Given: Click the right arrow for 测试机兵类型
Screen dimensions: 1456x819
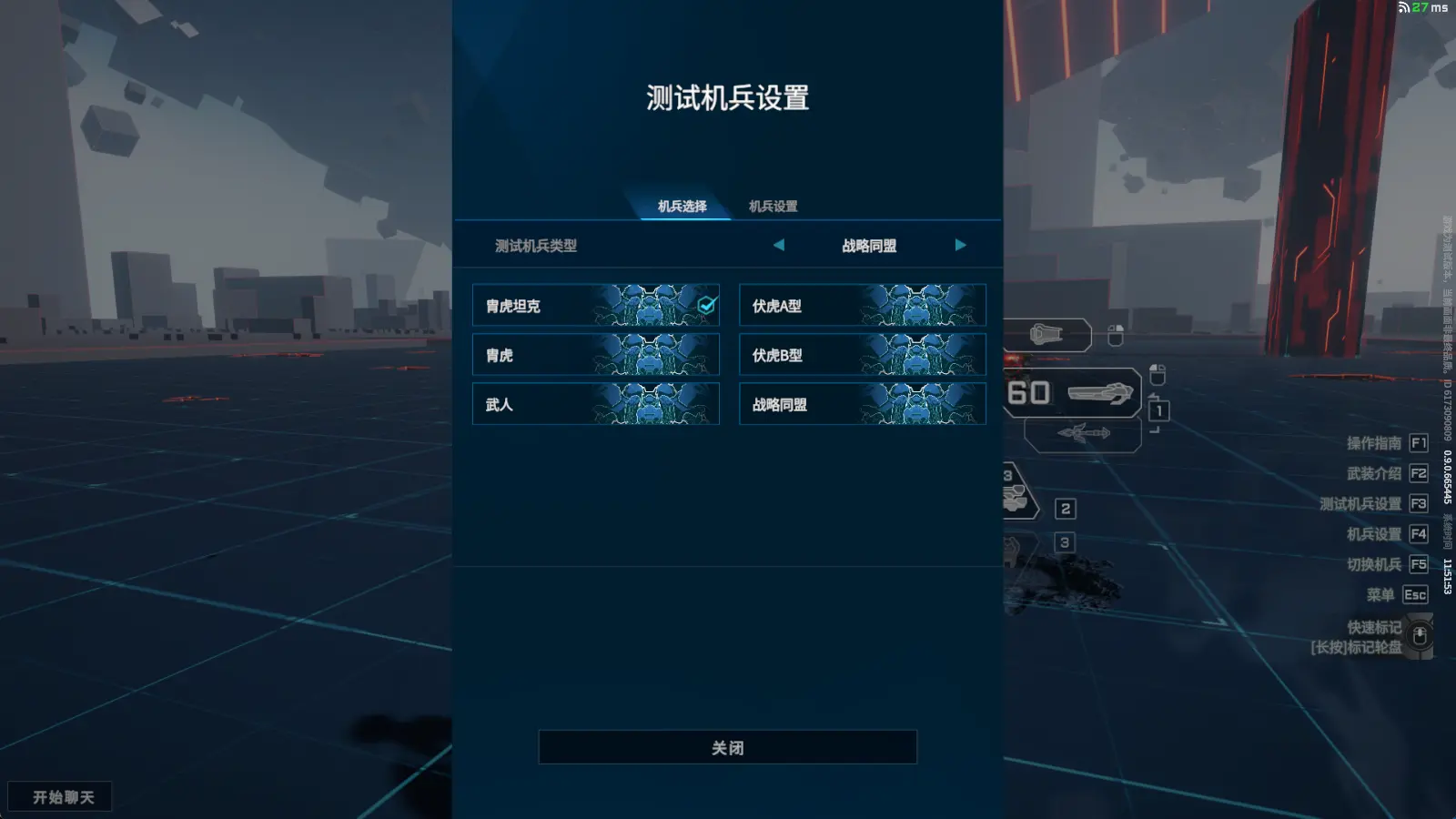Looking at the screenshot, I should click(x=960, y=245).
